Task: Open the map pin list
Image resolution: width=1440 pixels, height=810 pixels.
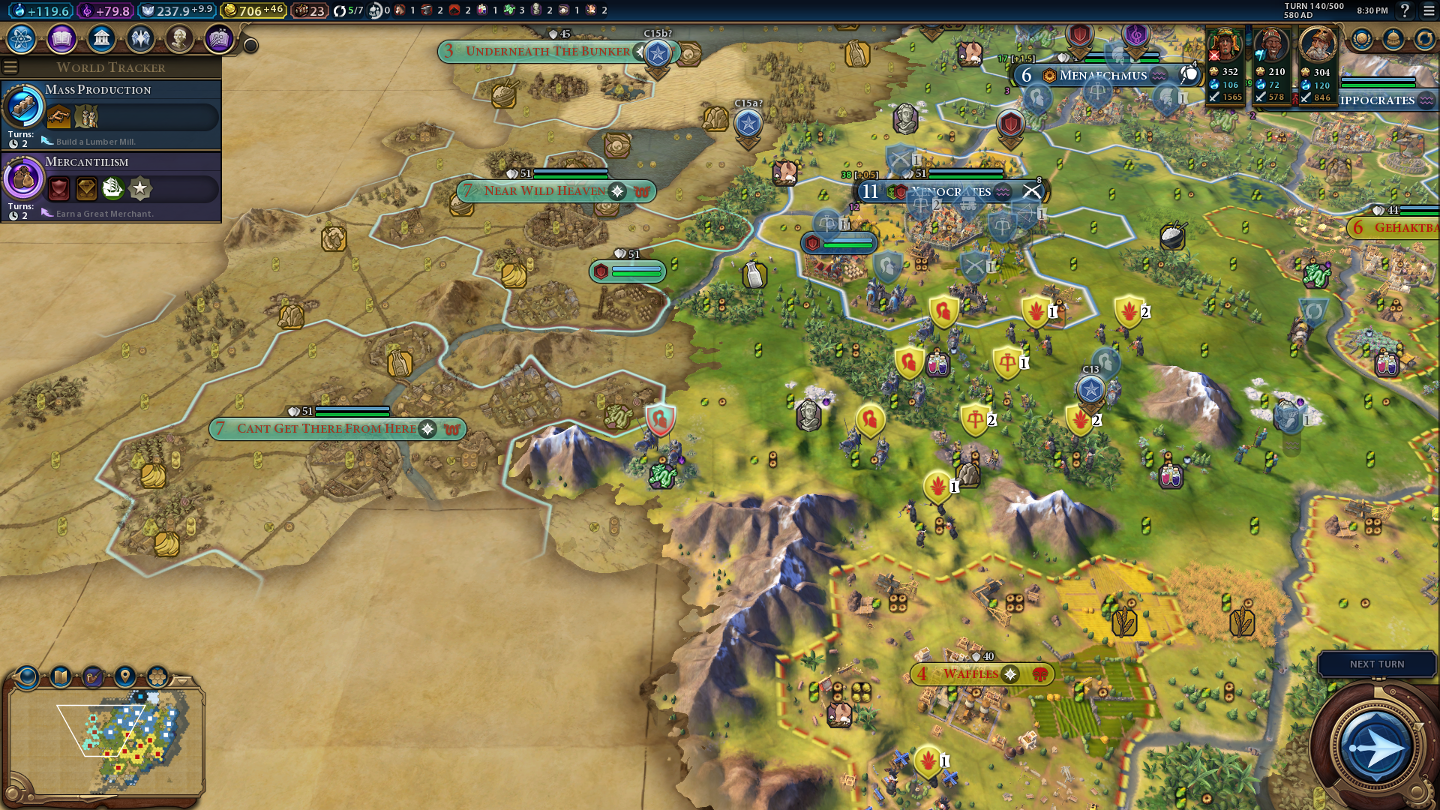Action: click(125, 677)
